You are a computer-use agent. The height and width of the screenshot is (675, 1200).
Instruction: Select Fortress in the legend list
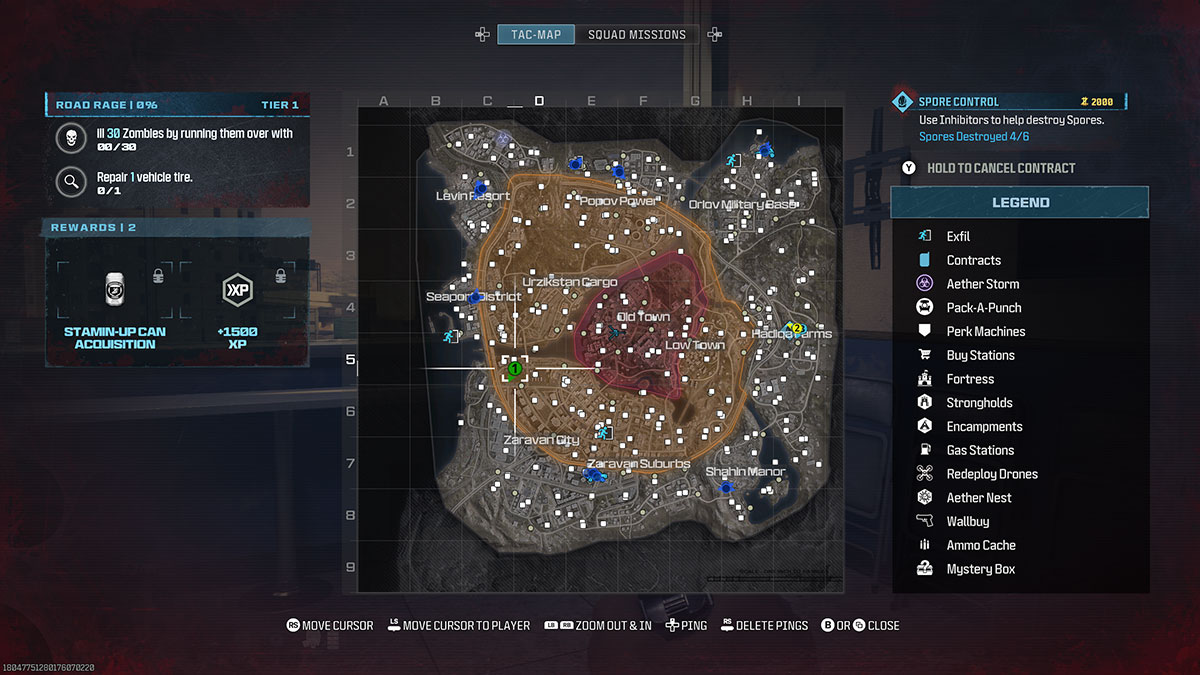tap(970, 380)
